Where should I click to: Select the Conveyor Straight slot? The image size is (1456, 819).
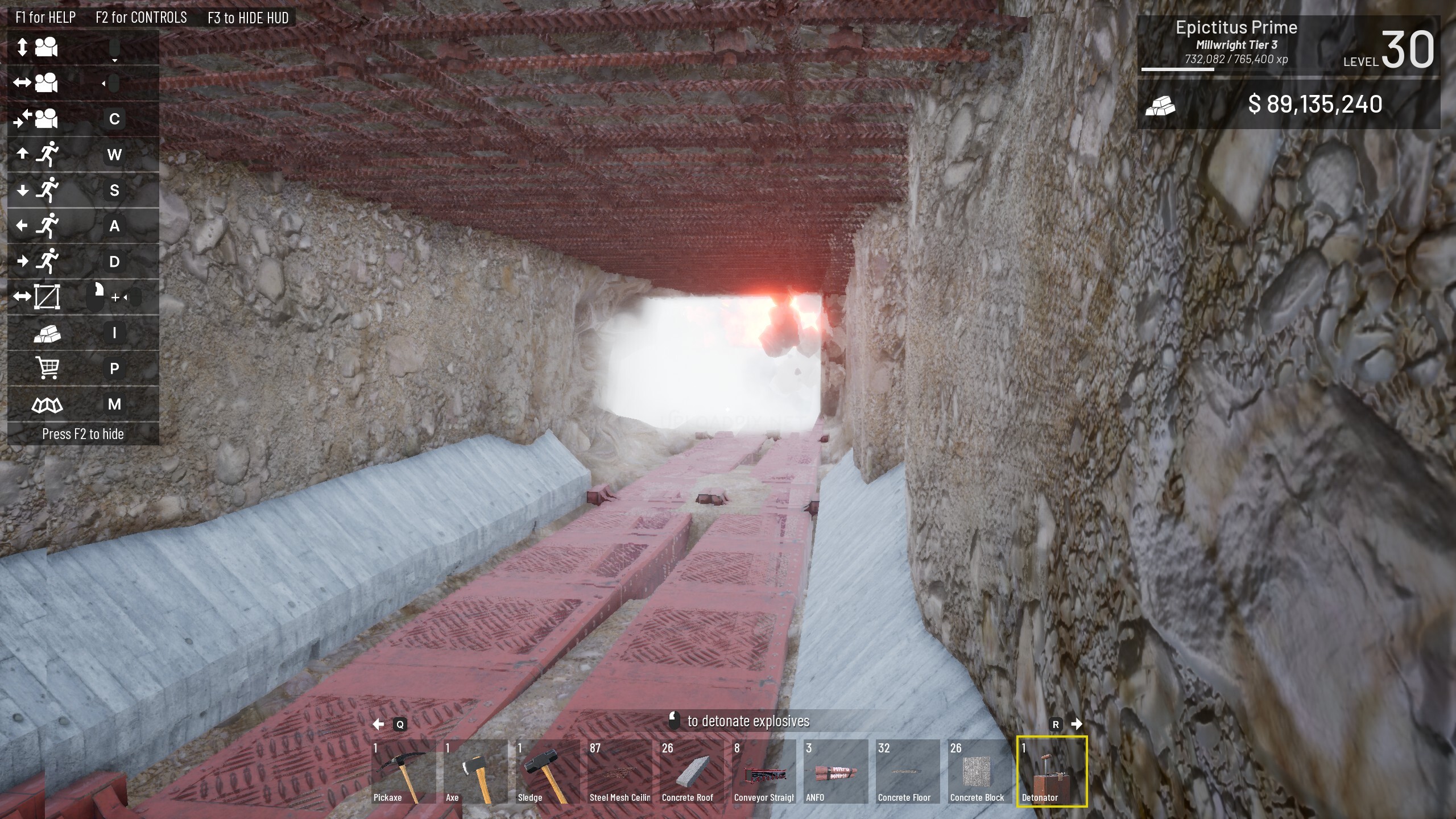pos(764,771)
